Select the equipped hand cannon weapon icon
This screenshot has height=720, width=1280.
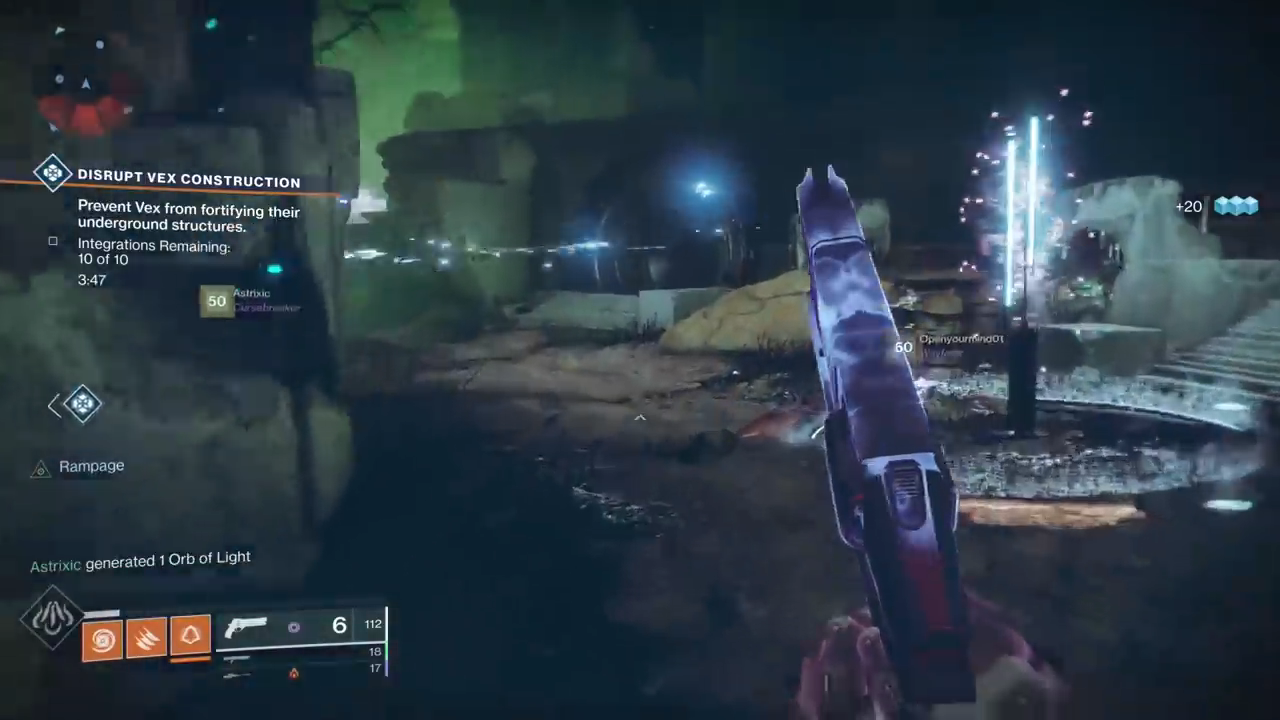pyautogui.click(x=246, y=628)
